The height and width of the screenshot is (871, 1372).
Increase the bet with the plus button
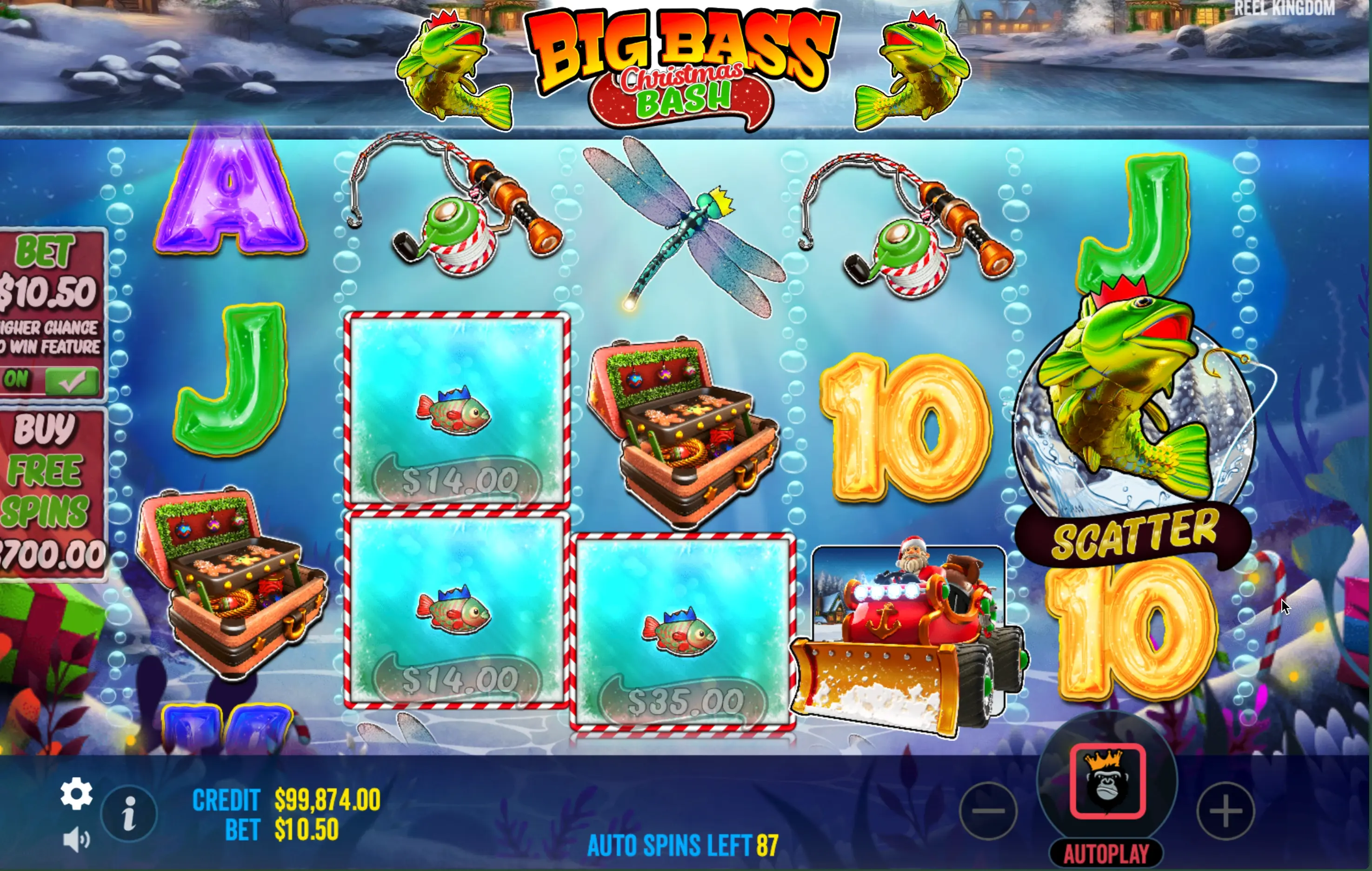1225,811
